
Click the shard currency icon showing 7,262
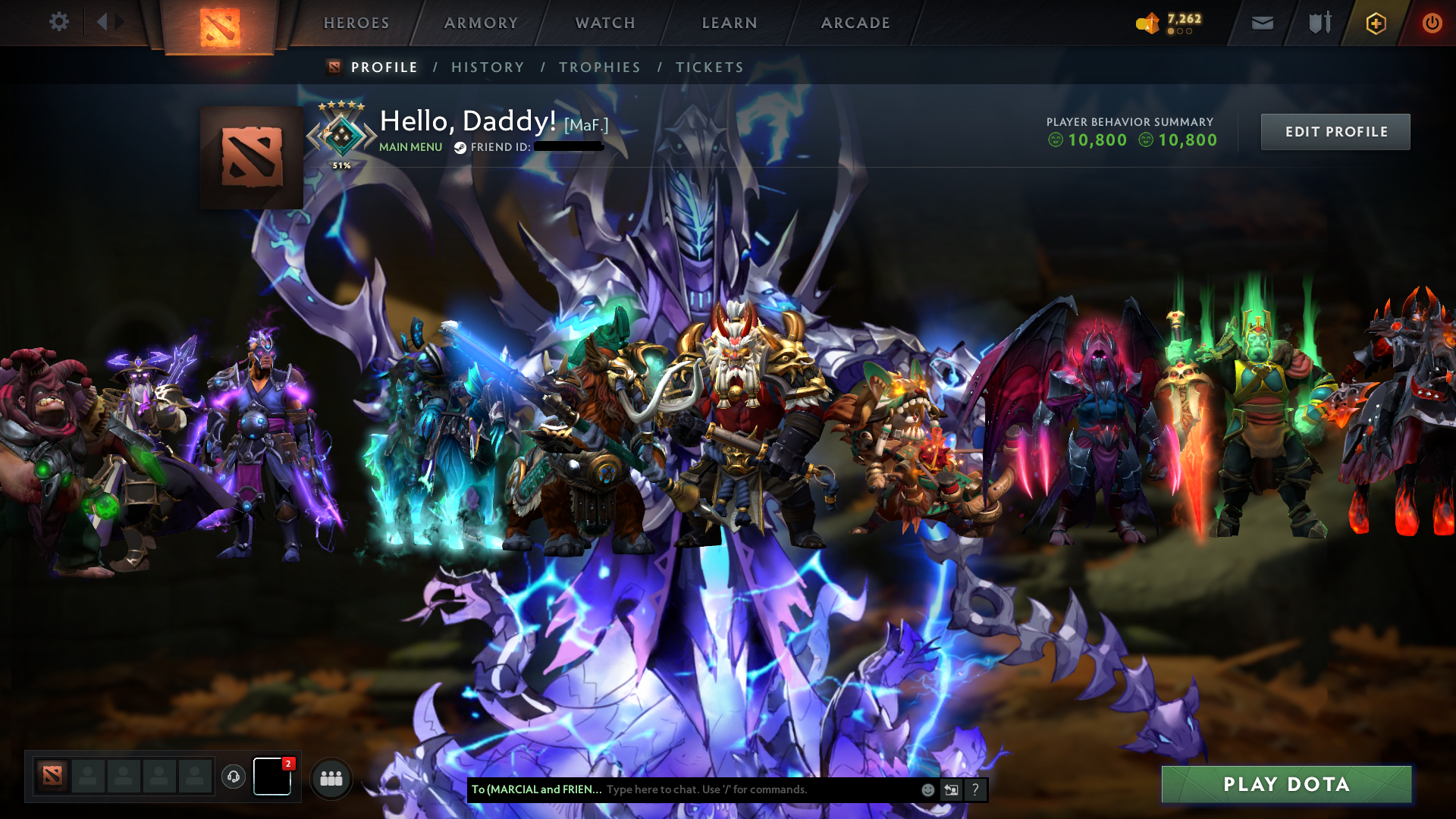1147,23
